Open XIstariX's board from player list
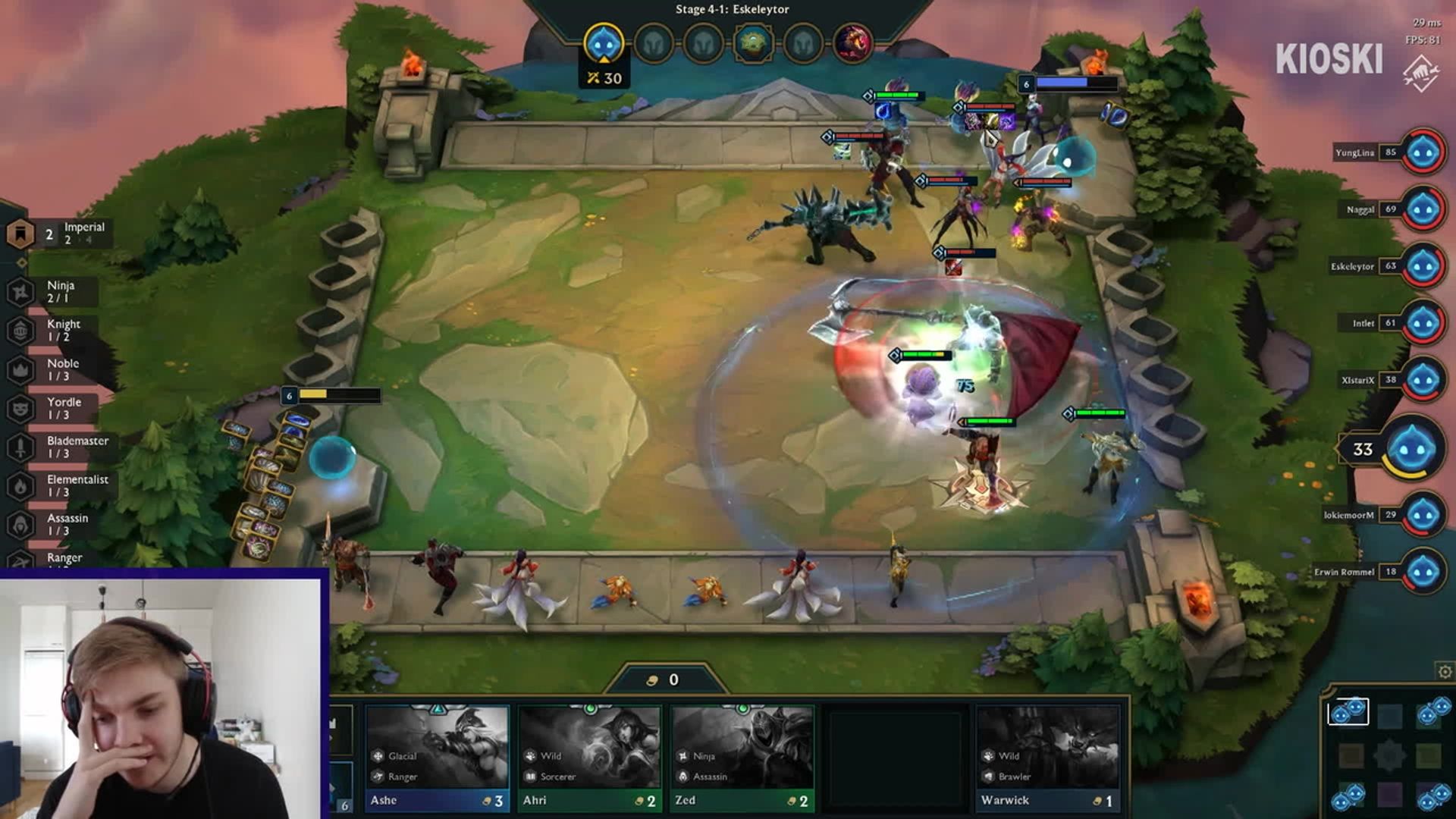The height and width of the screenshot is (819, 1456). [x=1423, y=380]
